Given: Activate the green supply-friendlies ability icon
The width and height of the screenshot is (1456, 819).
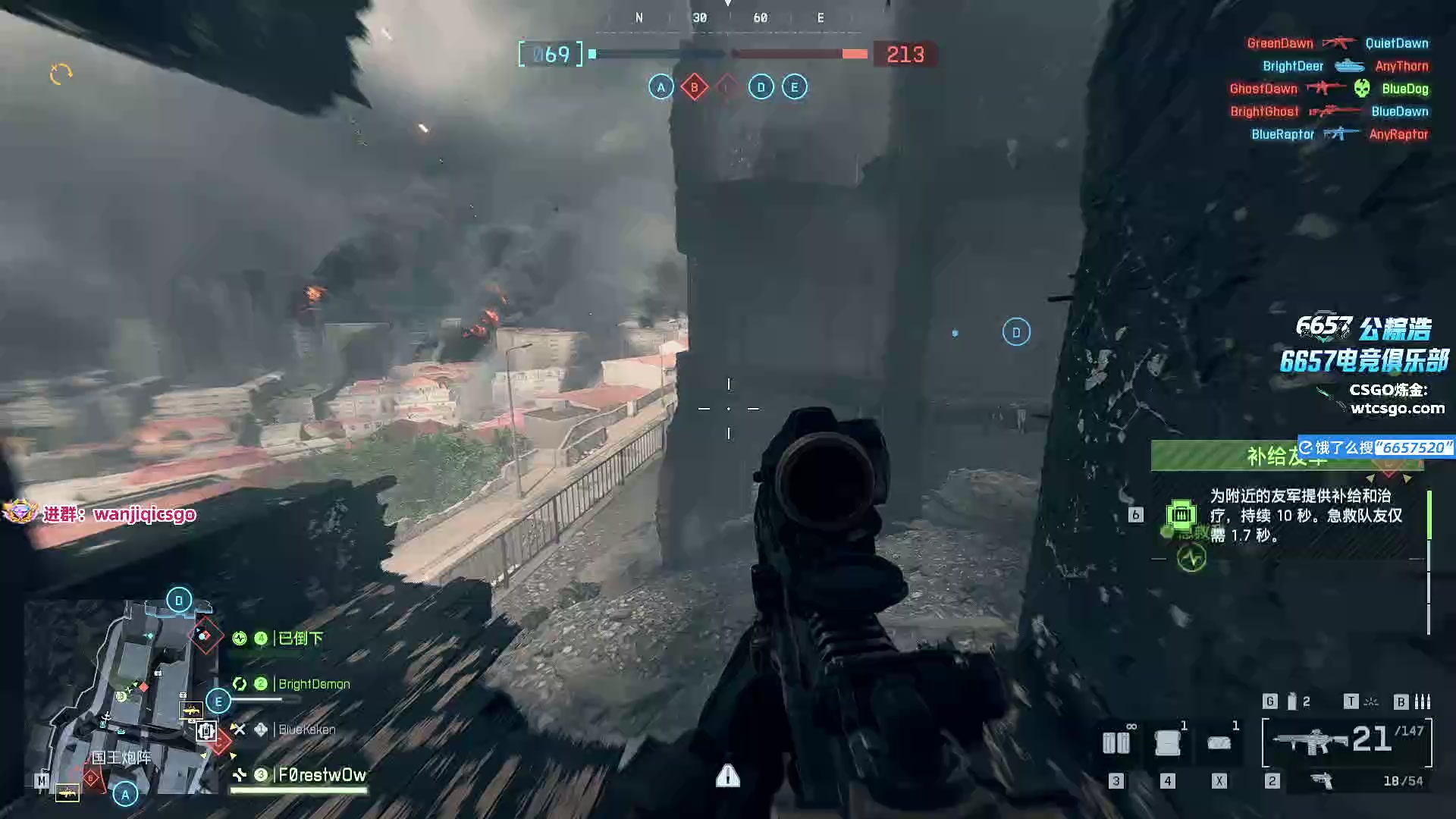Looking at the screenshot, I should pos(1181,515).
